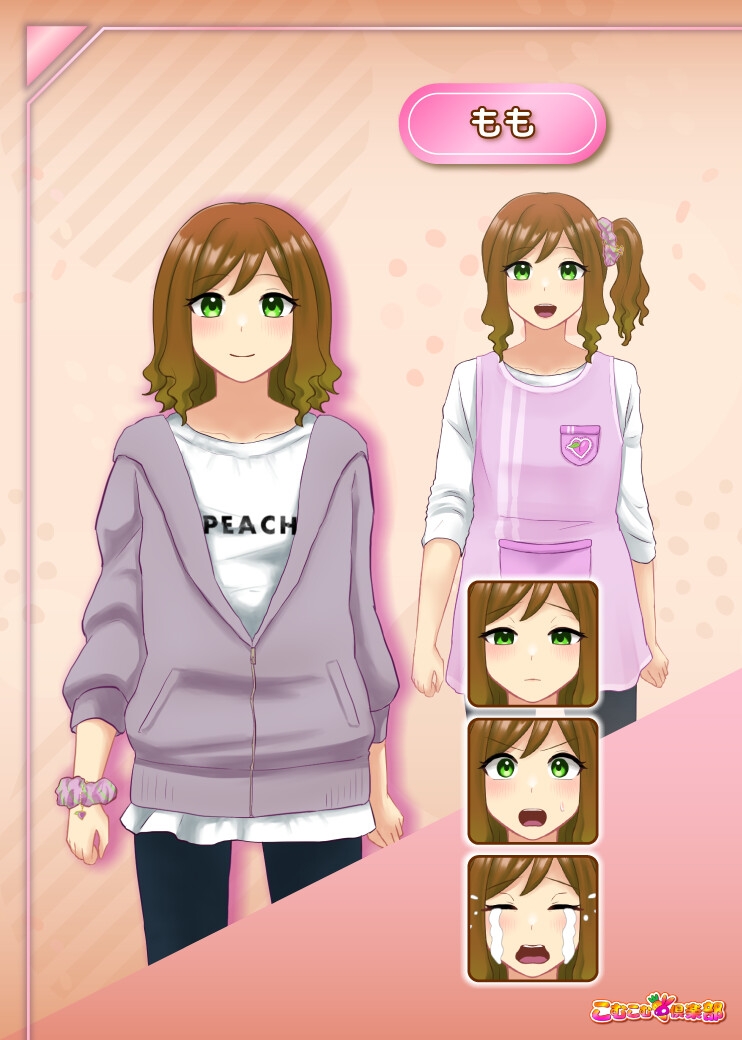The height and width of the screenshot is (1040, 742).
Task: Select the worried frowning expression thumbnail
Action: 532,643
